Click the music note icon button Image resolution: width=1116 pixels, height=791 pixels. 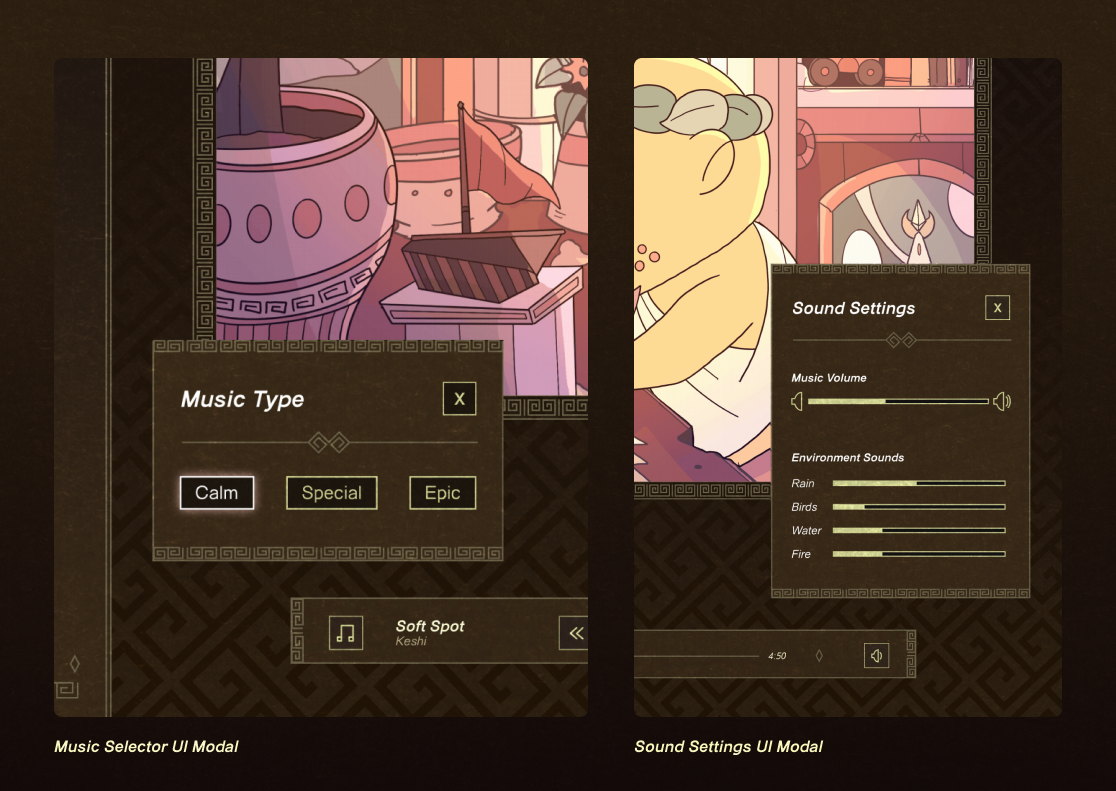346,633
